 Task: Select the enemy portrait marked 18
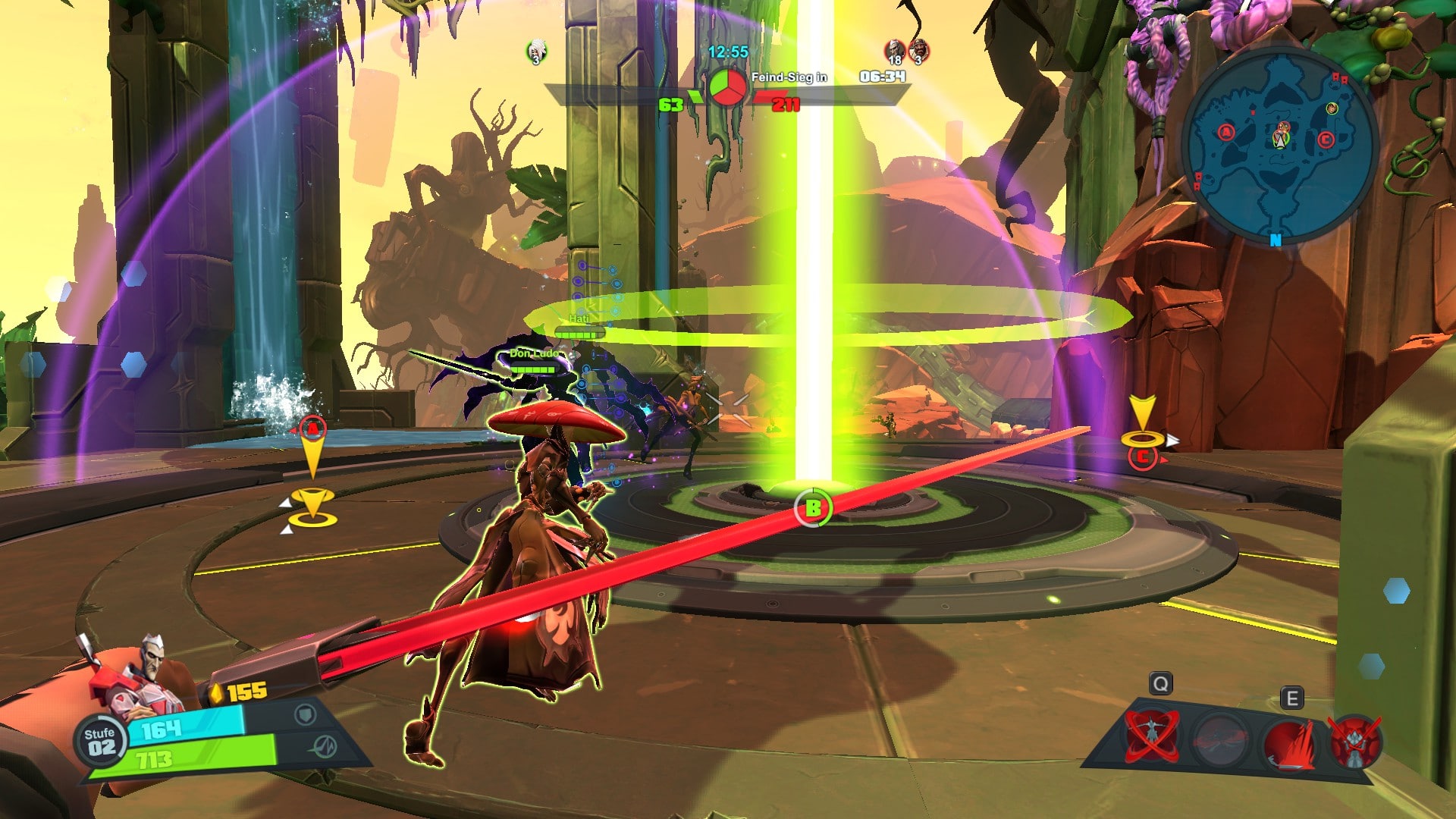pyautogui.click(x=895, y=51)
